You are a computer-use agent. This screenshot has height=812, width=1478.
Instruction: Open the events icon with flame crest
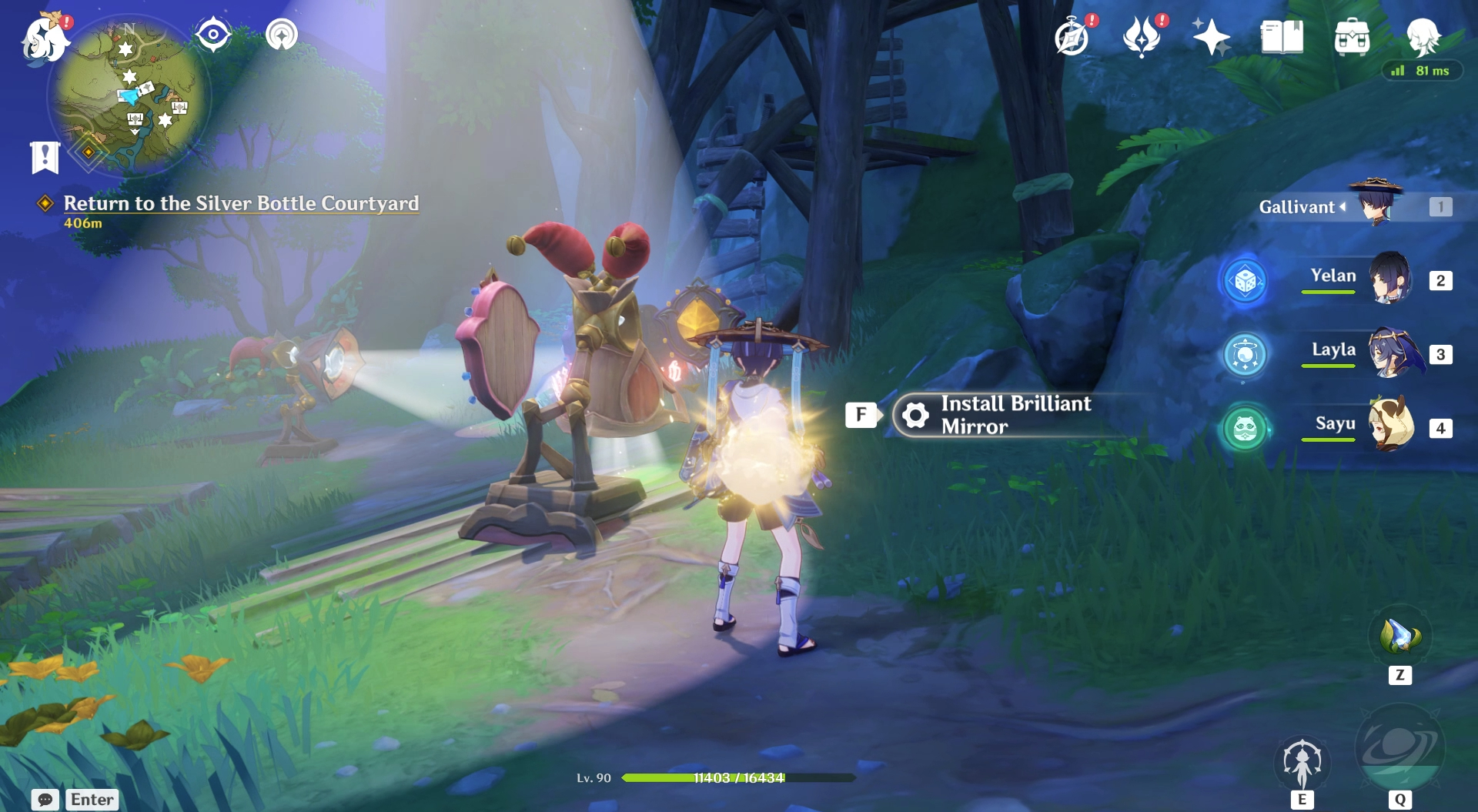1142,37
